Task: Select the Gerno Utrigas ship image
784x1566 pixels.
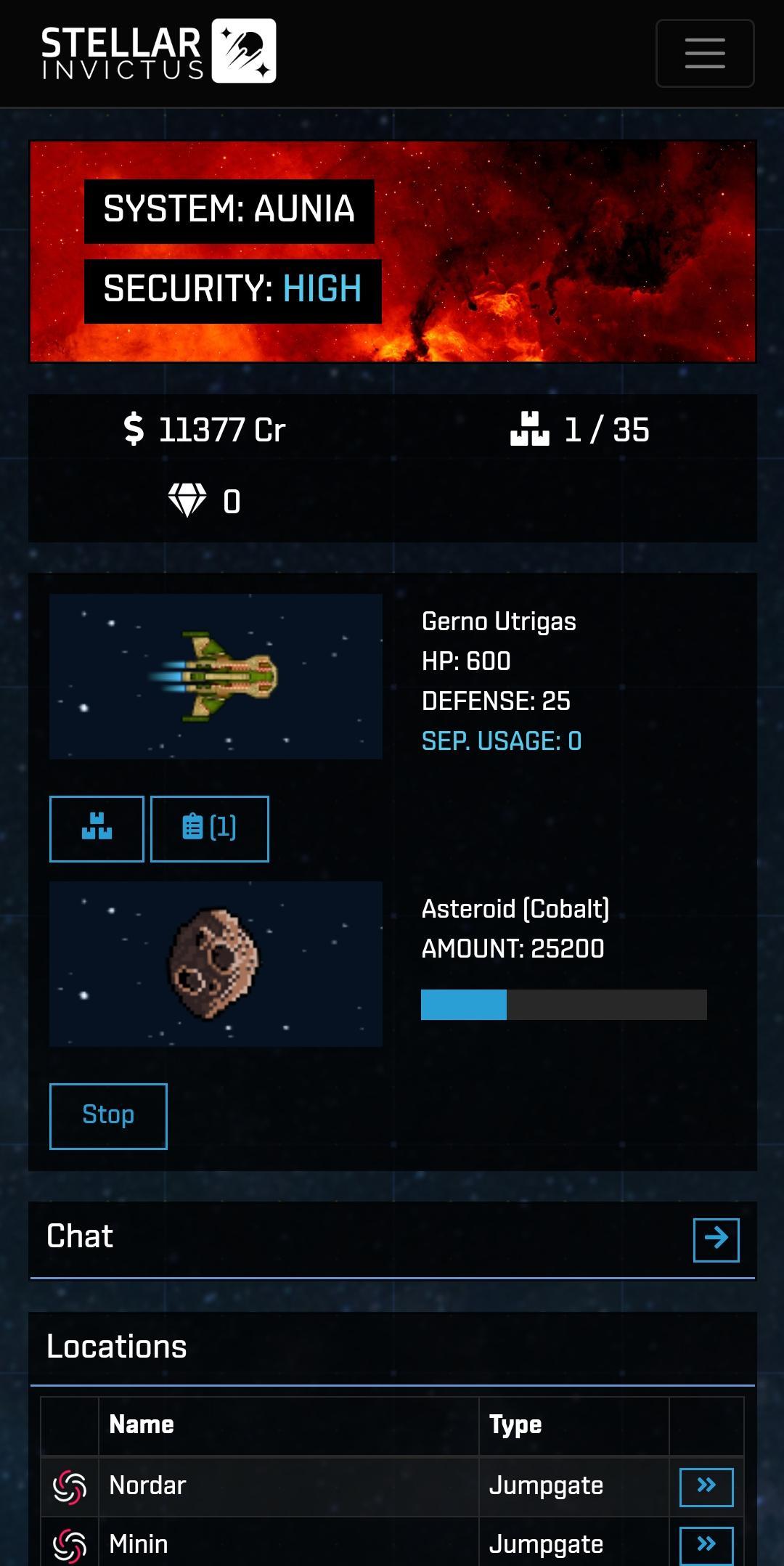Action: click(x=216, y=677)
